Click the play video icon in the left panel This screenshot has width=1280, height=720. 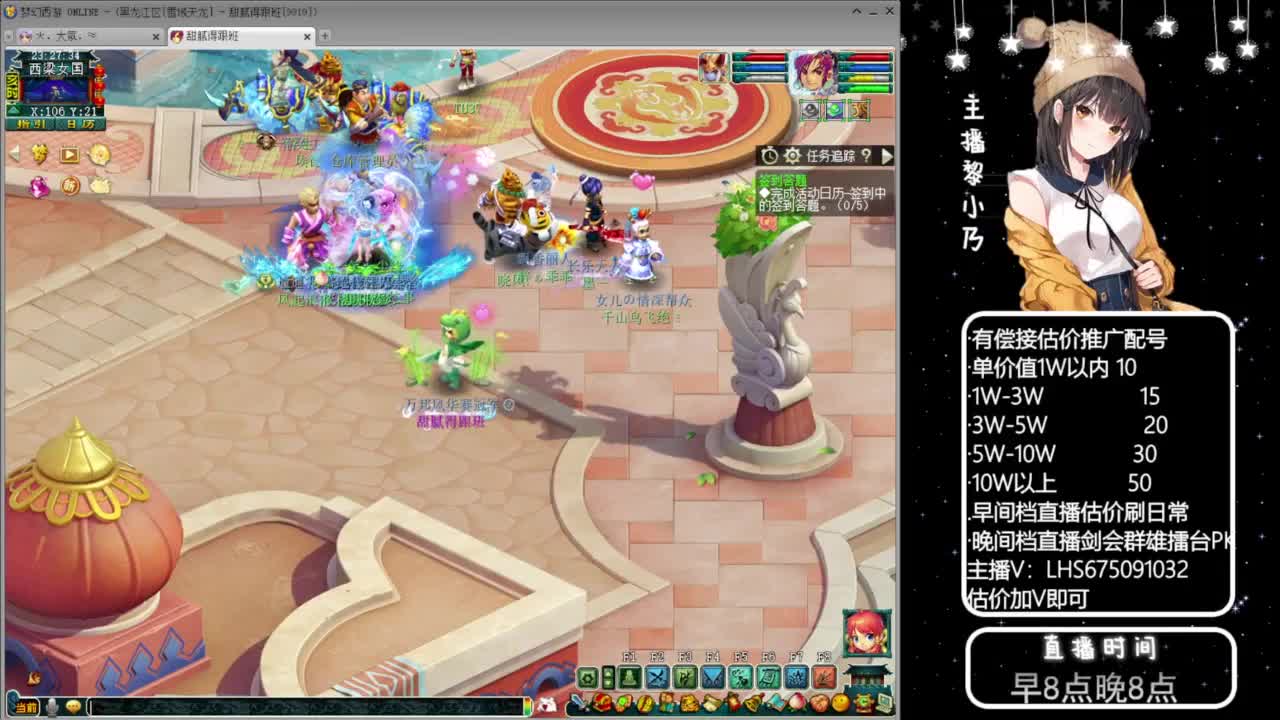(x=69, y=154)
